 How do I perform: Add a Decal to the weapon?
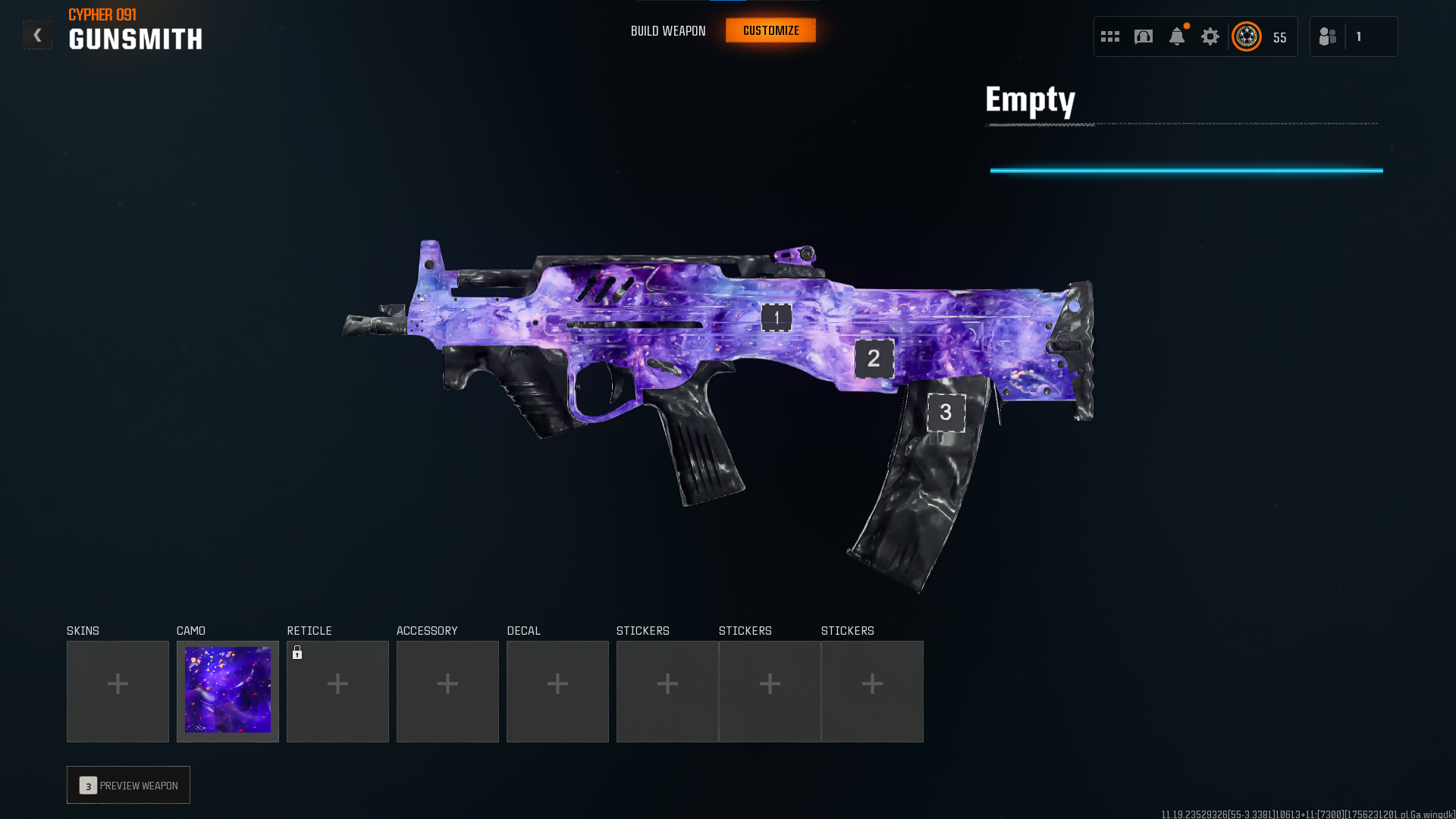pos(557,691)
